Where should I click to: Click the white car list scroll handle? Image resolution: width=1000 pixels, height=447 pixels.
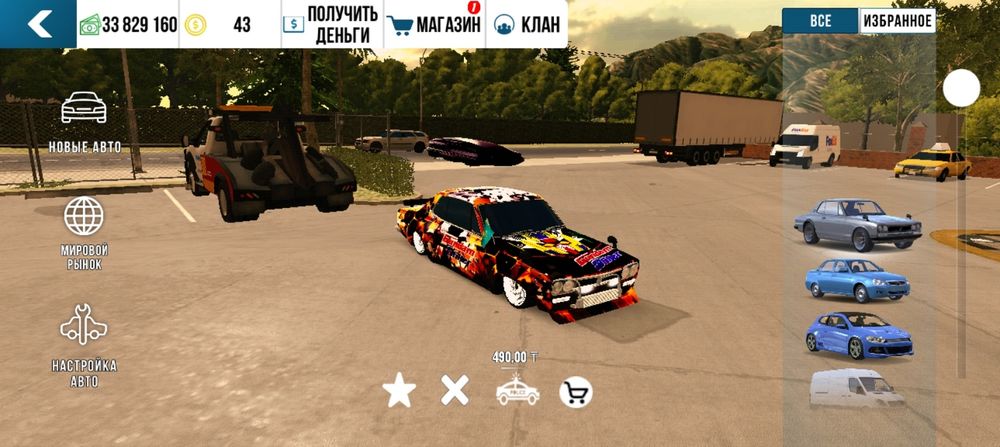click(x=961, y=88)
